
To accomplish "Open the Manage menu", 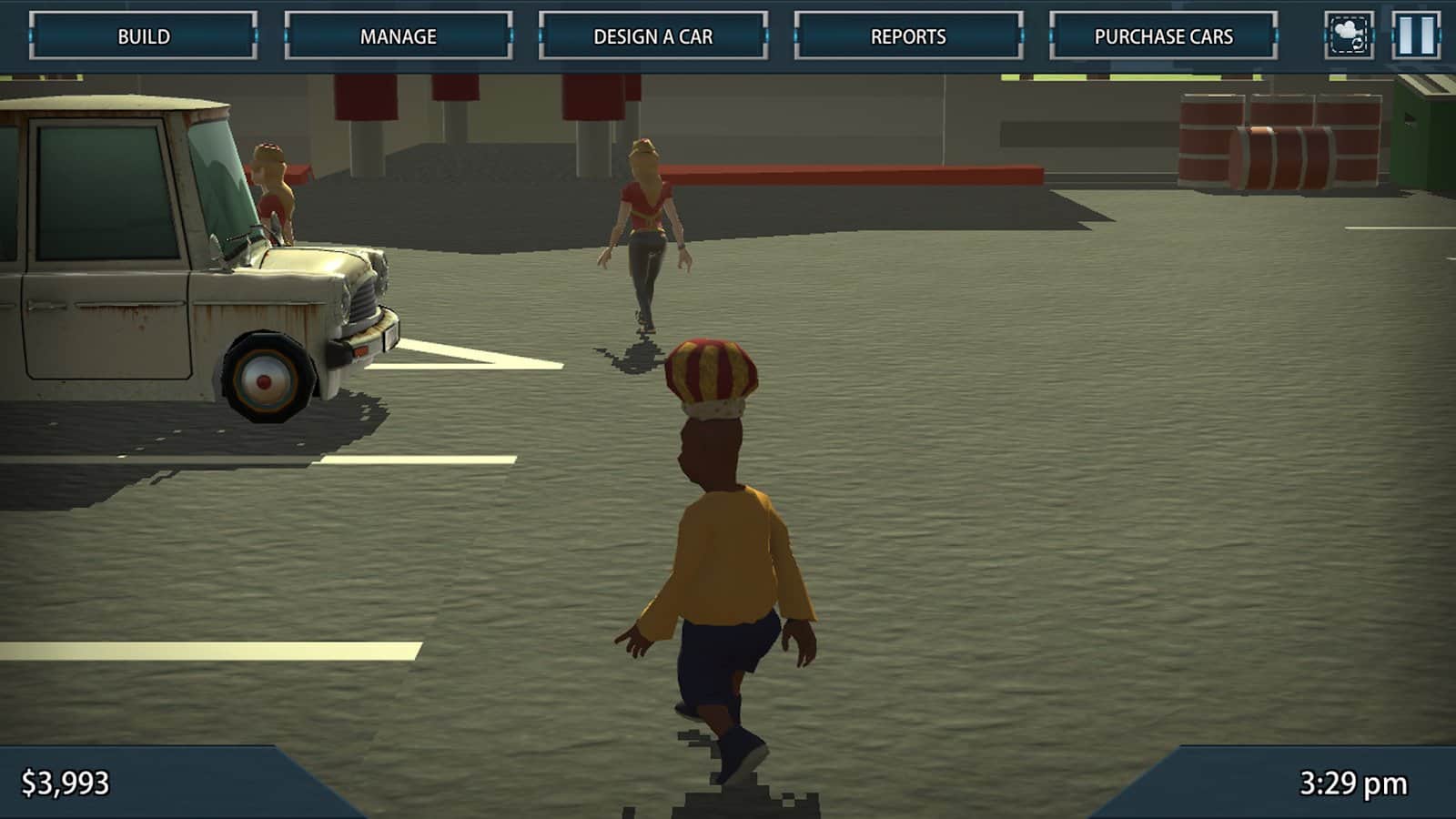I will (400, 36).
